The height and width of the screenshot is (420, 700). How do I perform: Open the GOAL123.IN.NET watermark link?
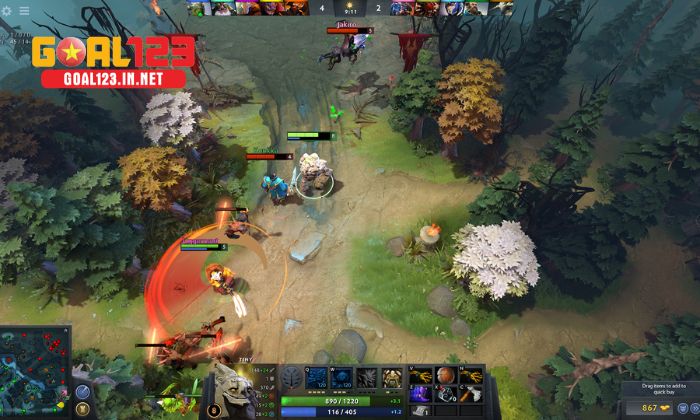[111, 78]
